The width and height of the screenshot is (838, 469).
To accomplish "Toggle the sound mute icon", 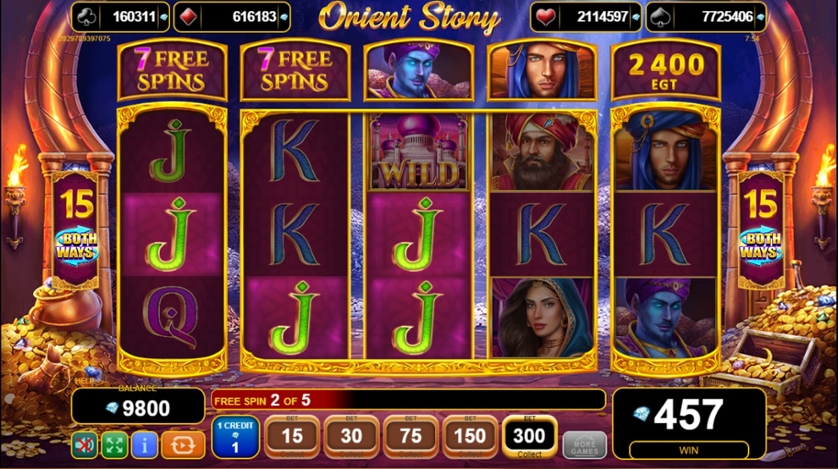I will (x=87, y=444).
